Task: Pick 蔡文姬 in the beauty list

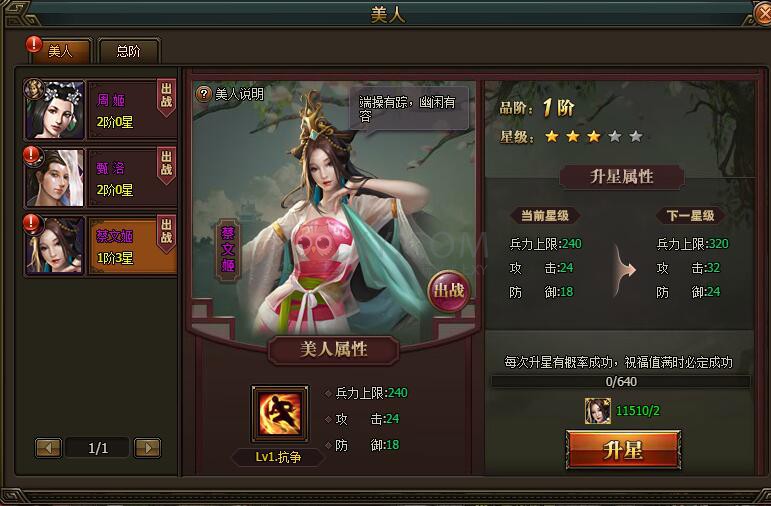Action: click(100, 245)
